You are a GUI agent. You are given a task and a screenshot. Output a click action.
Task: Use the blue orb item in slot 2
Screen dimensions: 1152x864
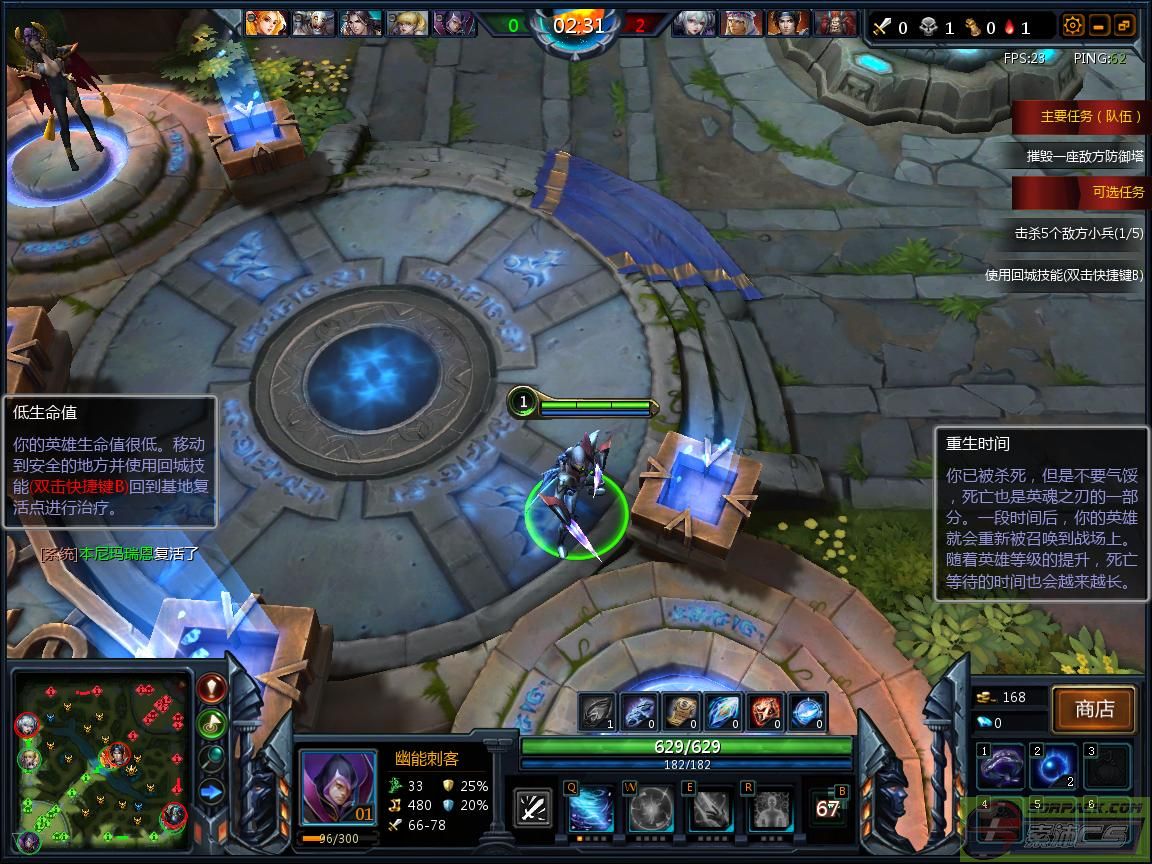point(1054,767)
